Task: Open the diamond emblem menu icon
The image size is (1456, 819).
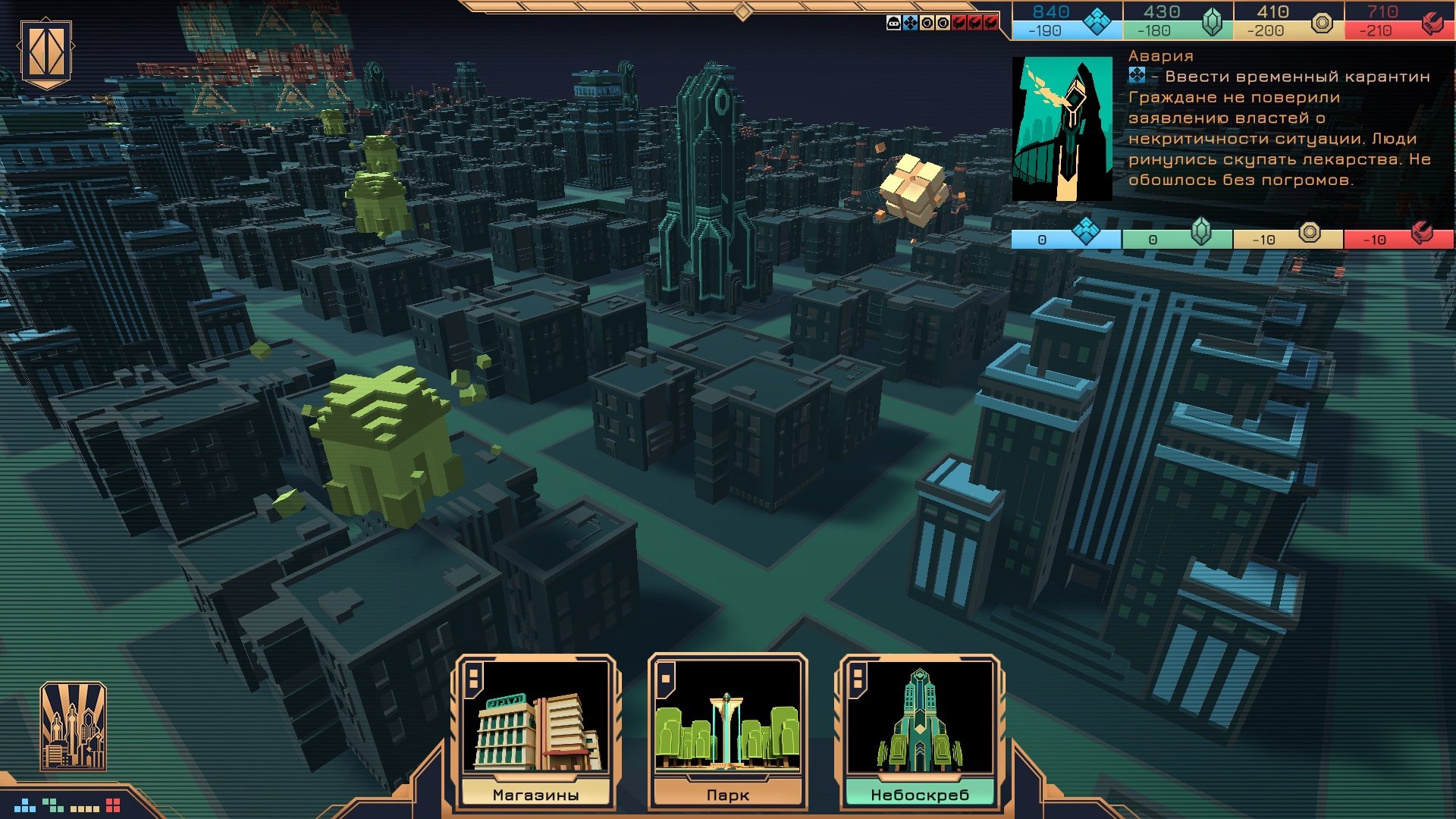Action: pyautogui.click(x=46, y=52)
